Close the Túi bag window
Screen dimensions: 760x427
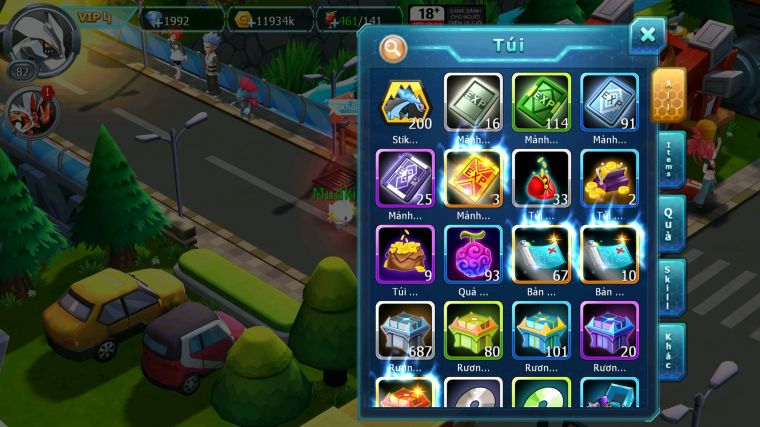click(x=647, y=35)
